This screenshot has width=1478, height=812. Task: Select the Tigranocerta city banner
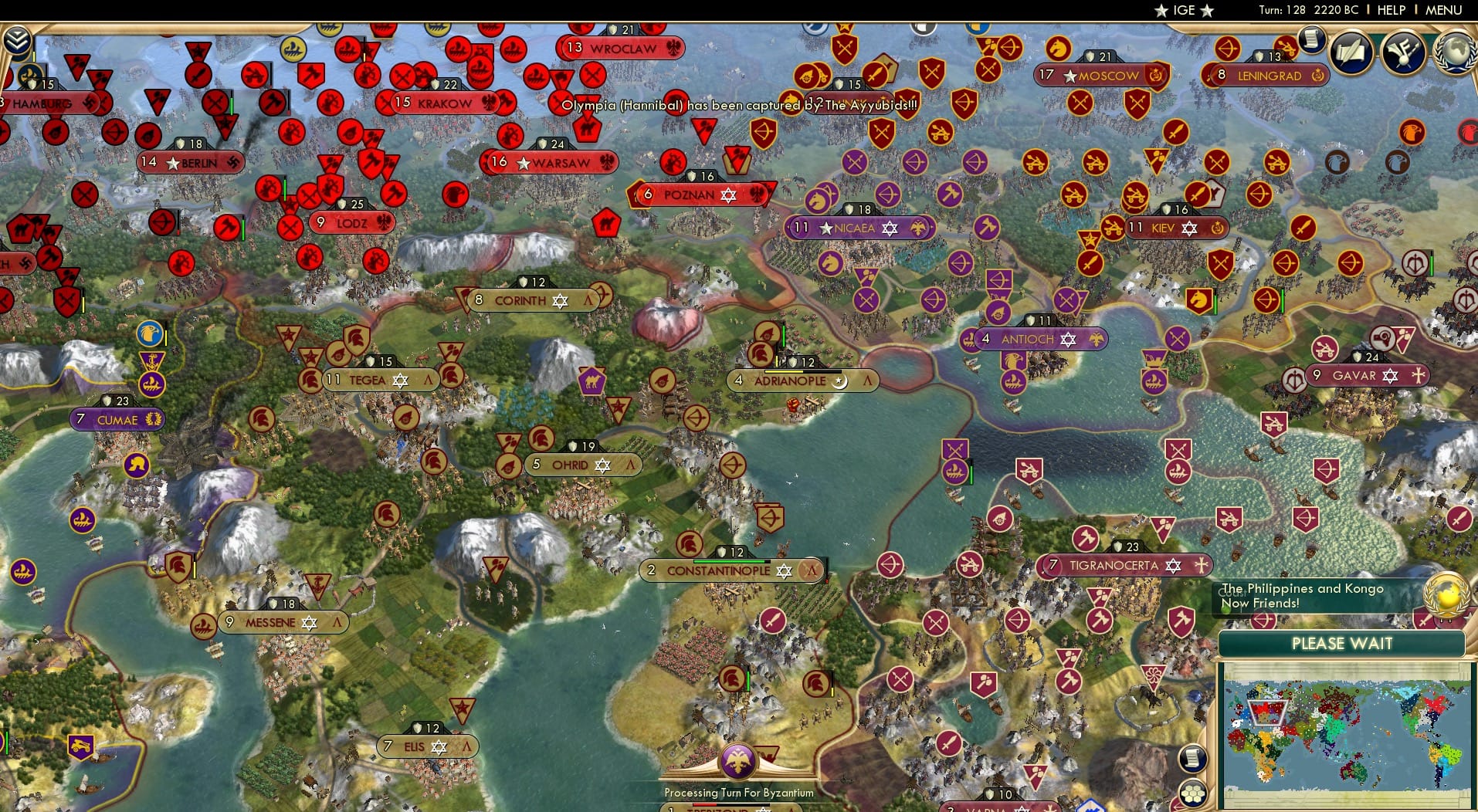tap(1112, 565)
